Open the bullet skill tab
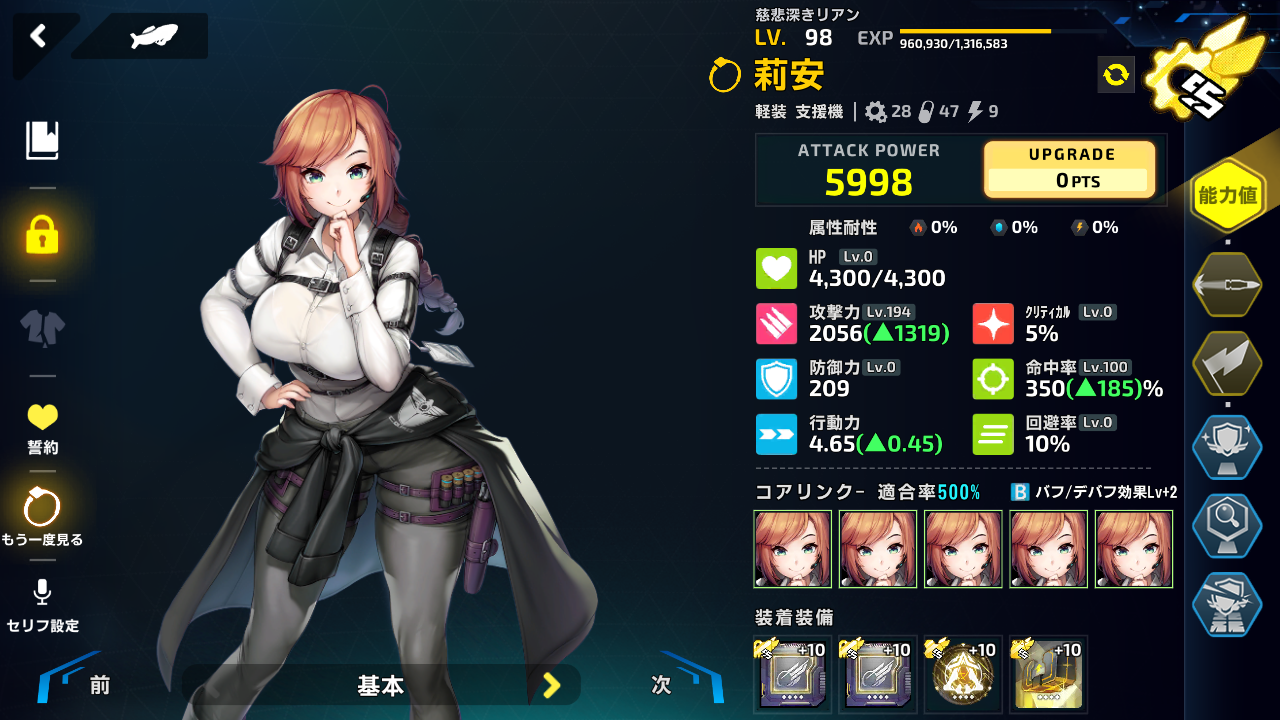 click(1227, 284)
